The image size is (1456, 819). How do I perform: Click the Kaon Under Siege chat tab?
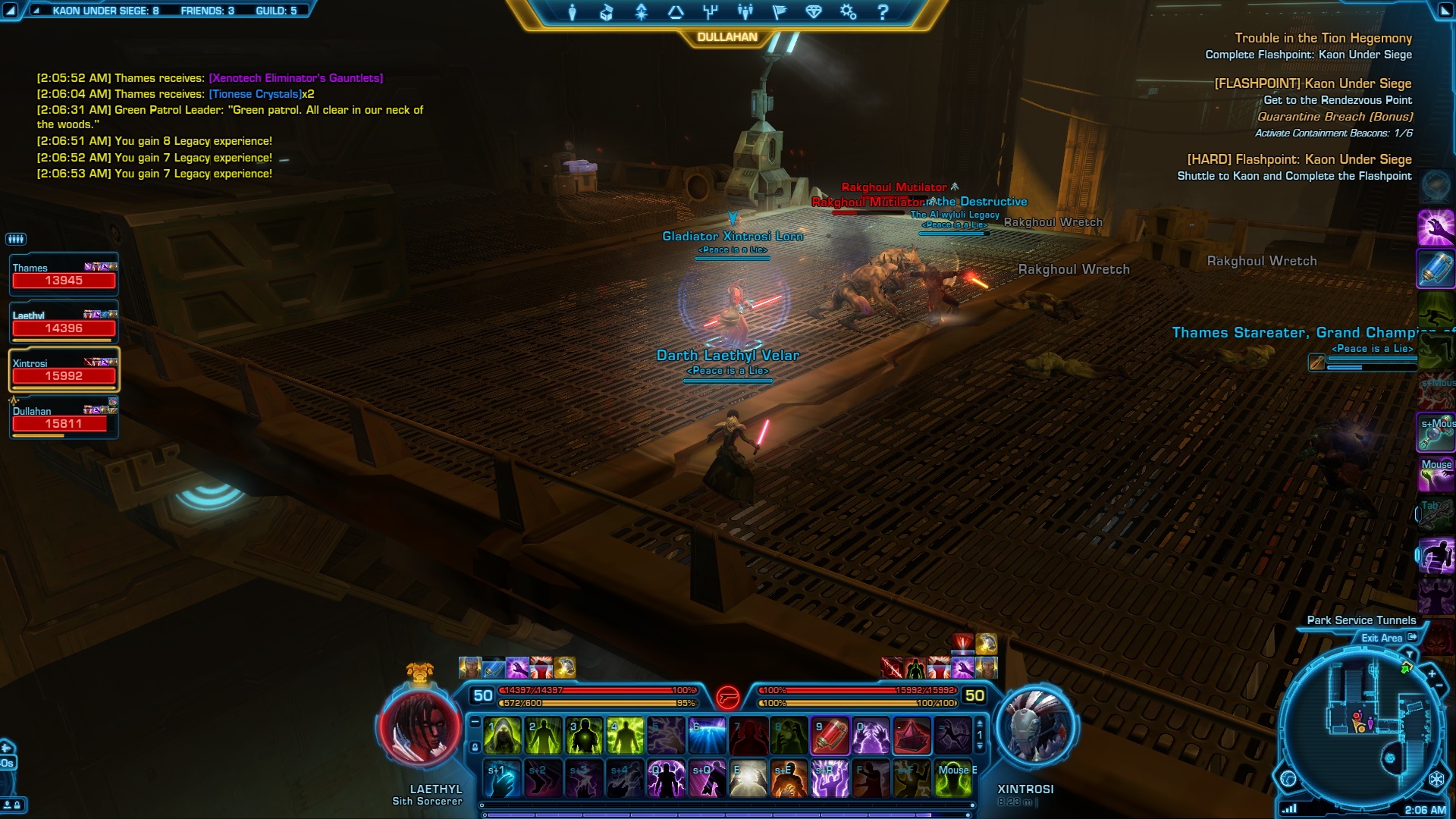coord(105,11)
